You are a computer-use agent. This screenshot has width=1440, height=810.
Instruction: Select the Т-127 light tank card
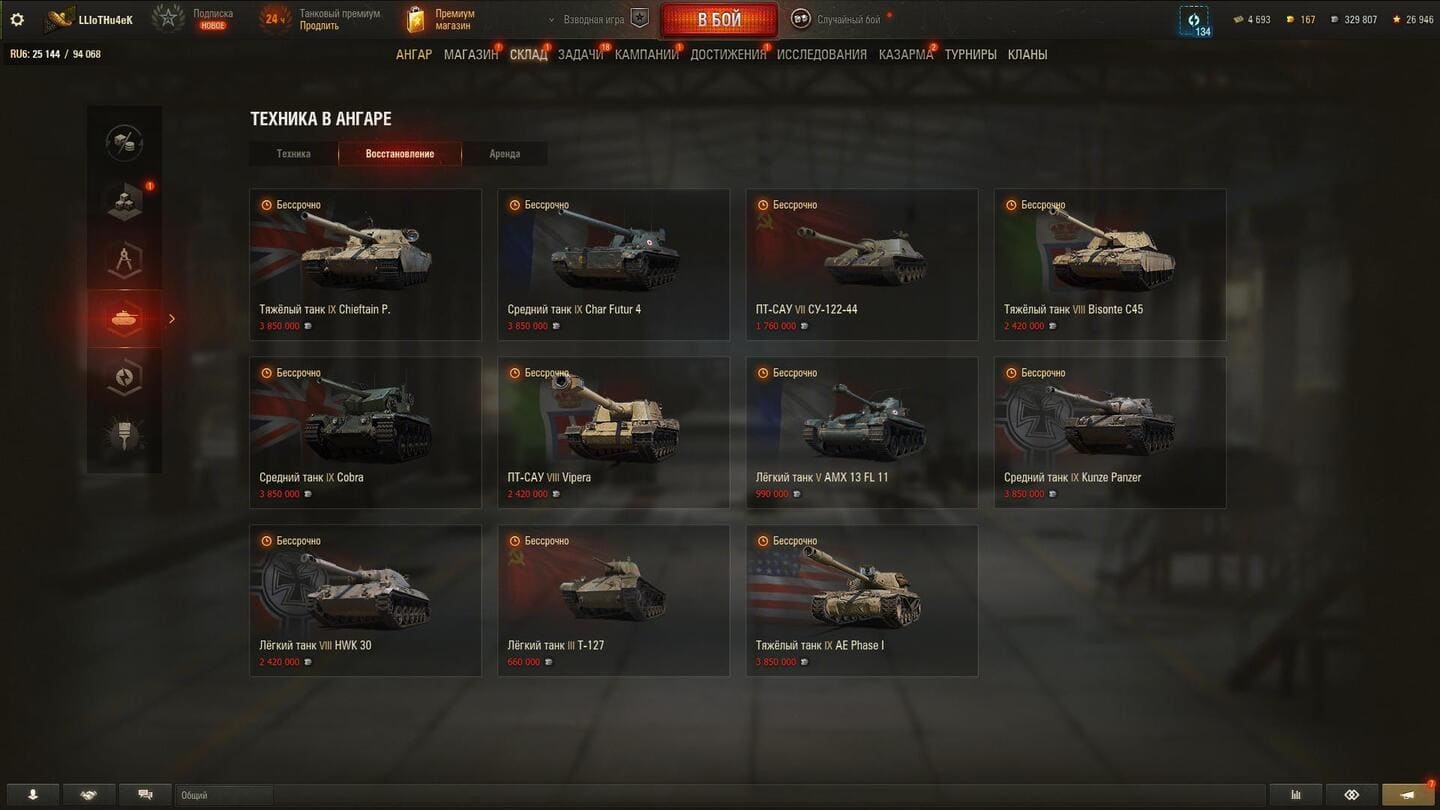[x=613, y=600]
